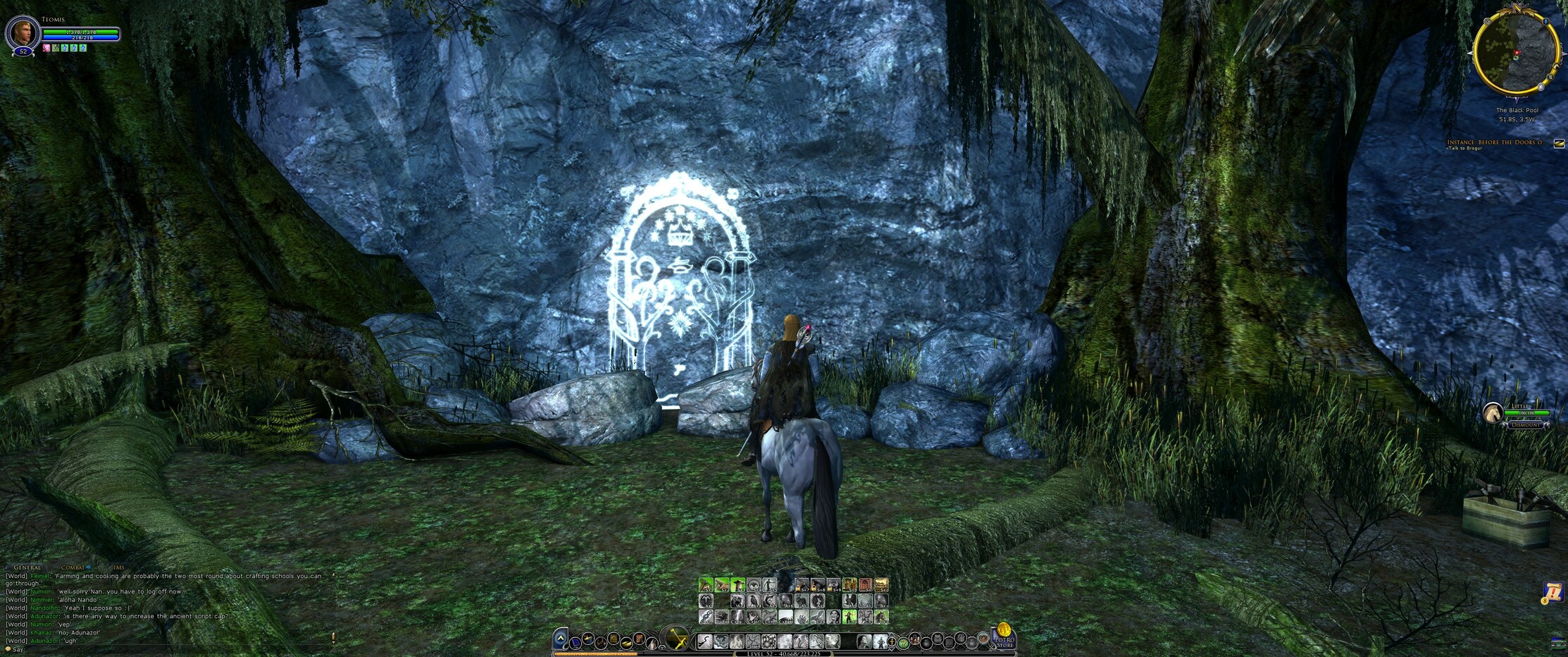The width and height of the screenshot is (1568, 657).
Task: Select the General chat tab
Action: point(27,567)
